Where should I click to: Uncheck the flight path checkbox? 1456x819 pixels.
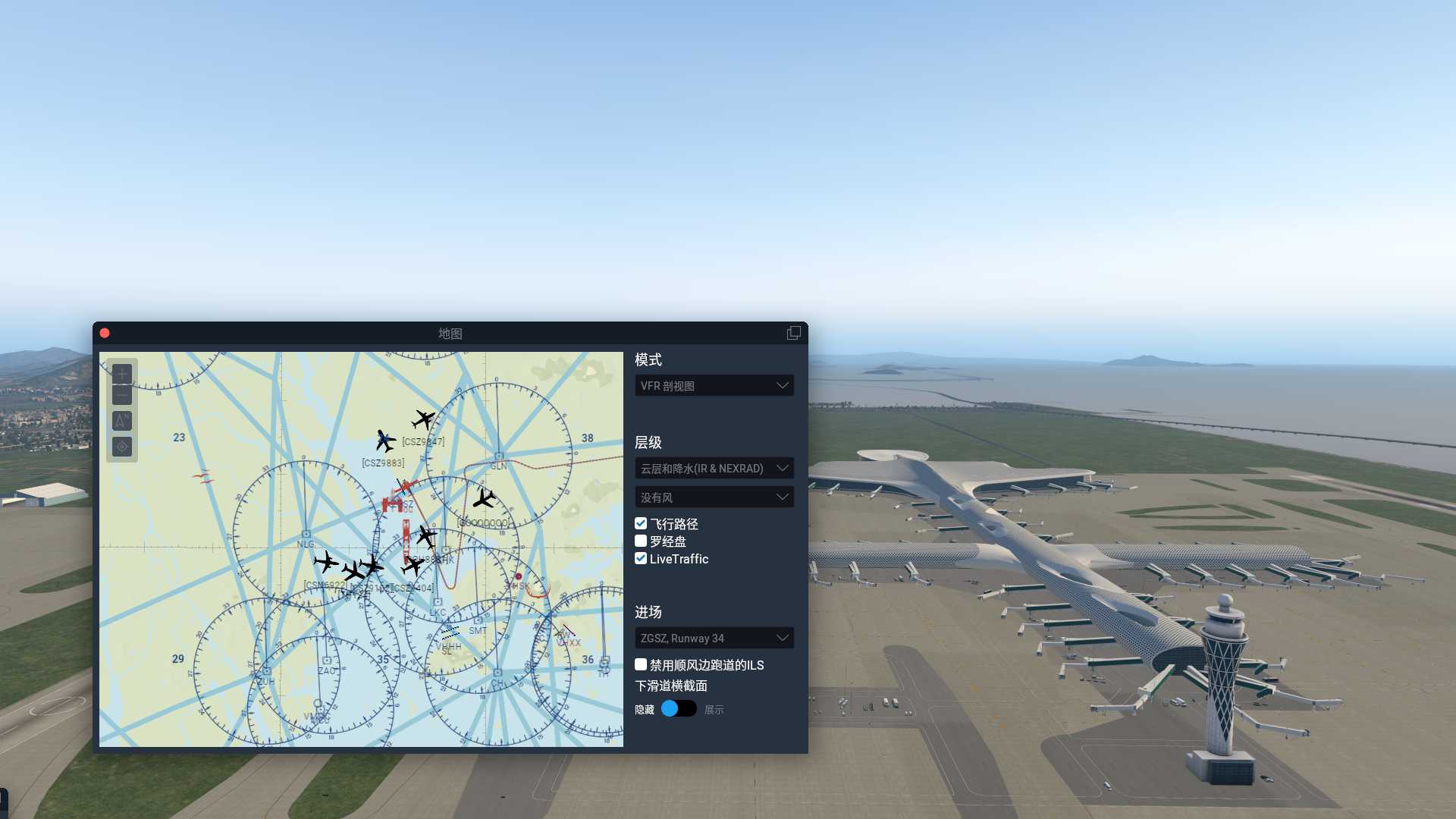coord(641,523)
